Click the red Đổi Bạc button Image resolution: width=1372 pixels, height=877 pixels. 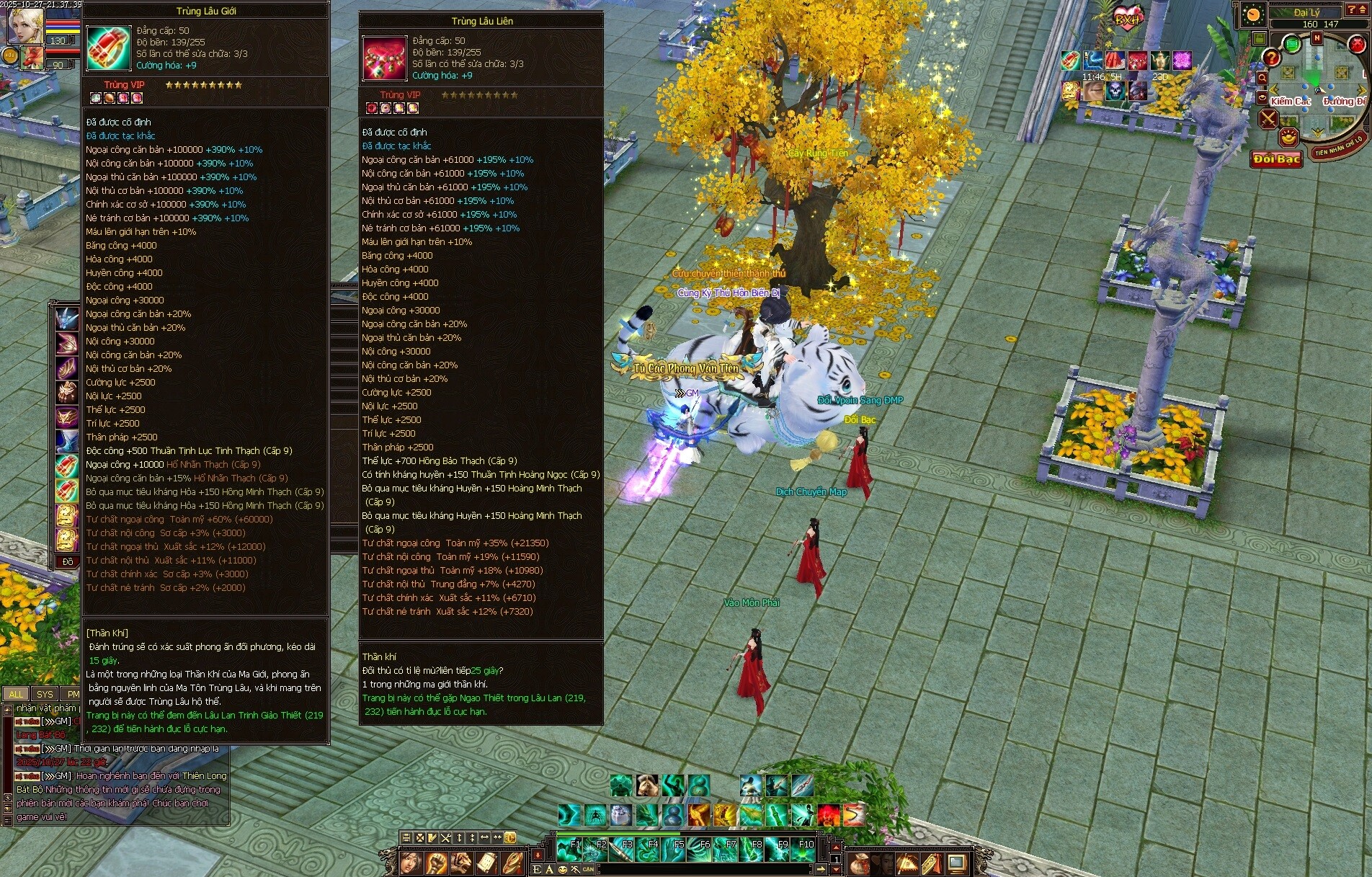click(1276, 159)
